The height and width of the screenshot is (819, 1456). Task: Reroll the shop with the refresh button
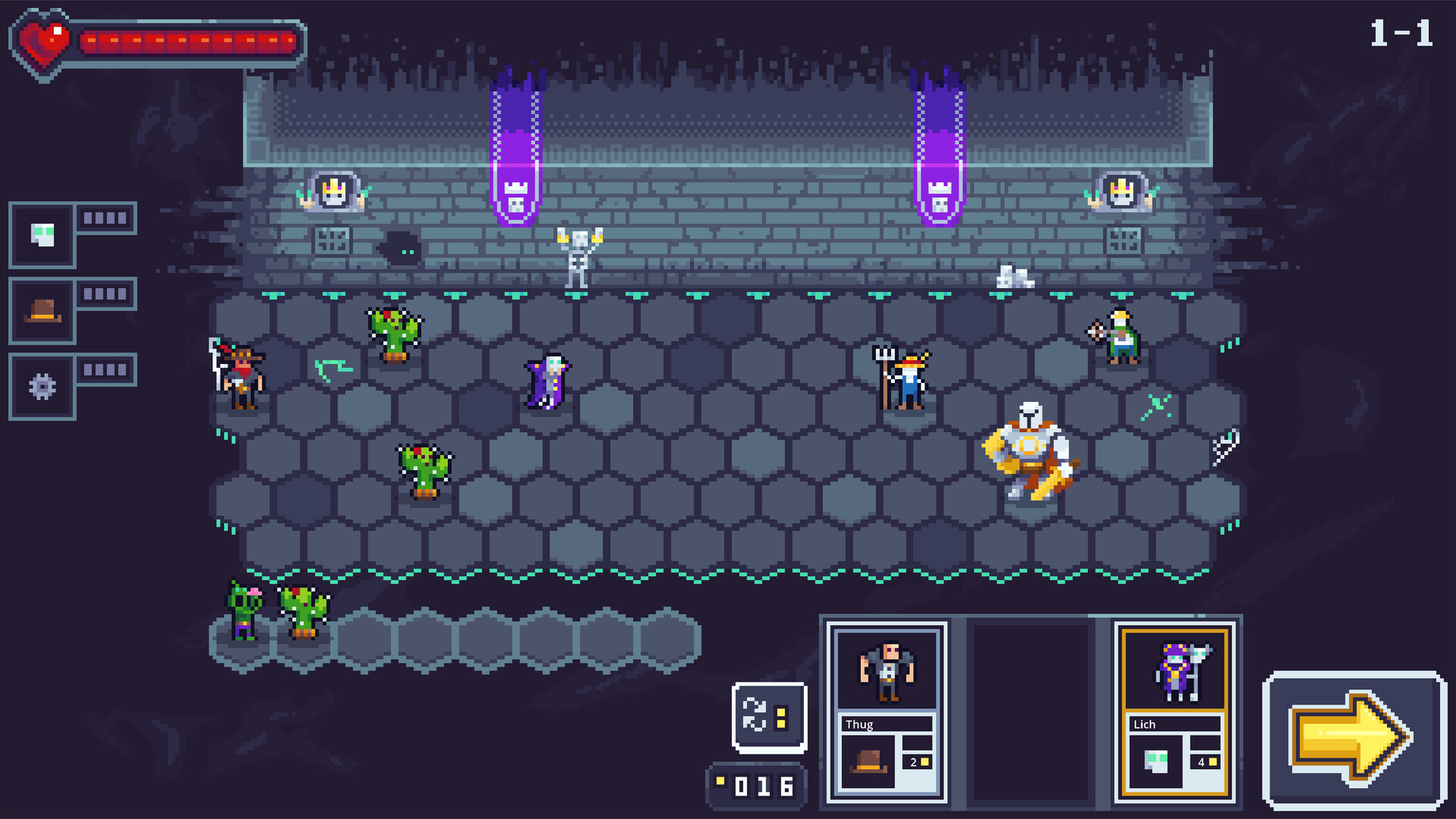(x=769, y=717)
